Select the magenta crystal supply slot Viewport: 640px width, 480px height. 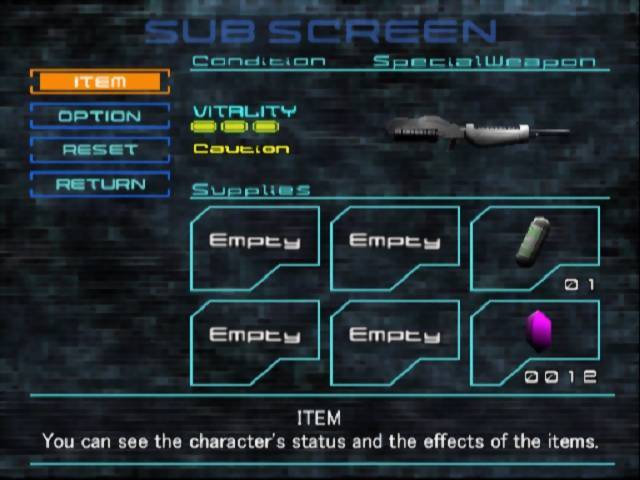[x=534, y=340]
